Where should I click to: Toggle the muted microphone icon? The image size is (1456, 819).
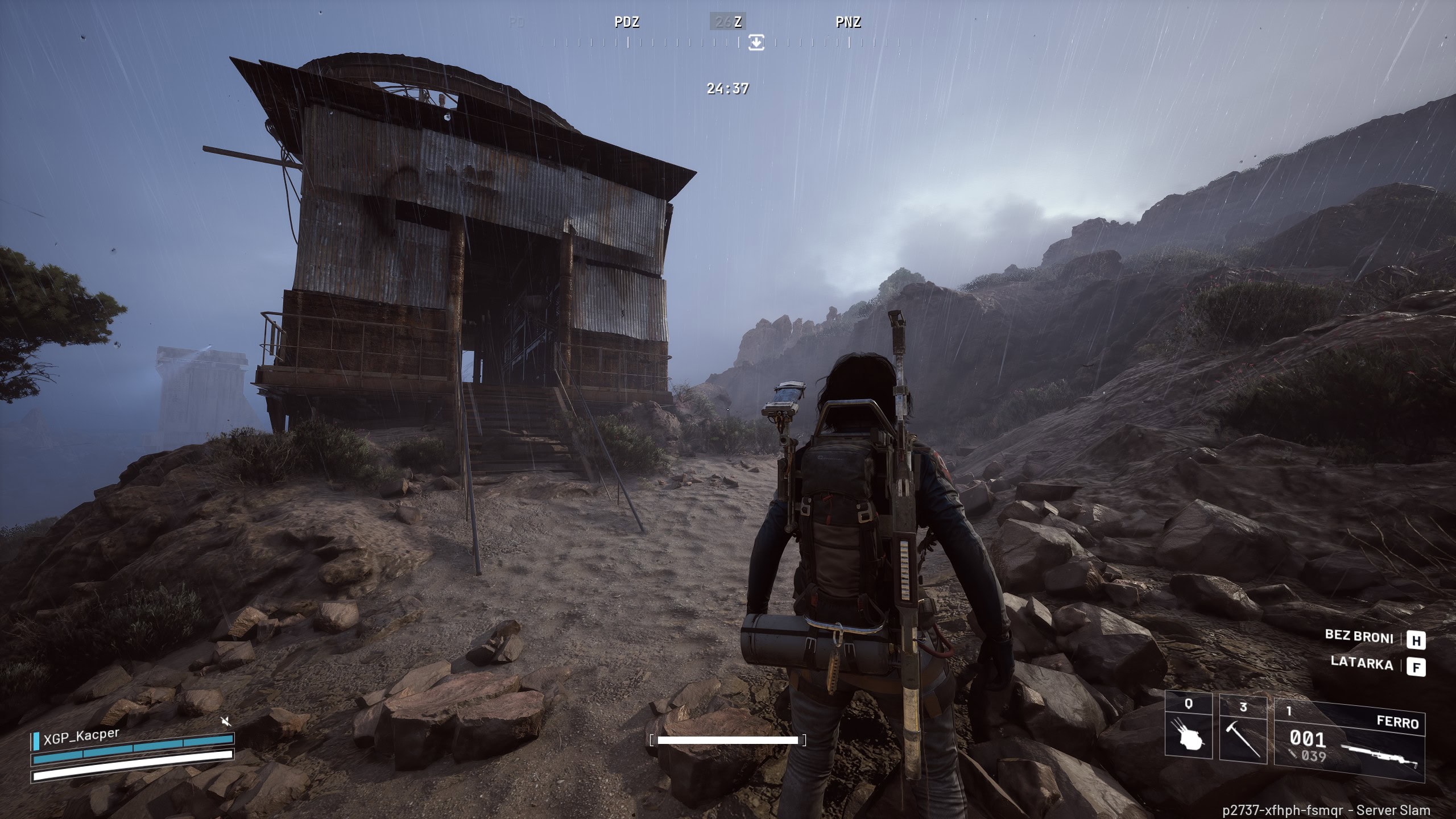pos(226,722)
